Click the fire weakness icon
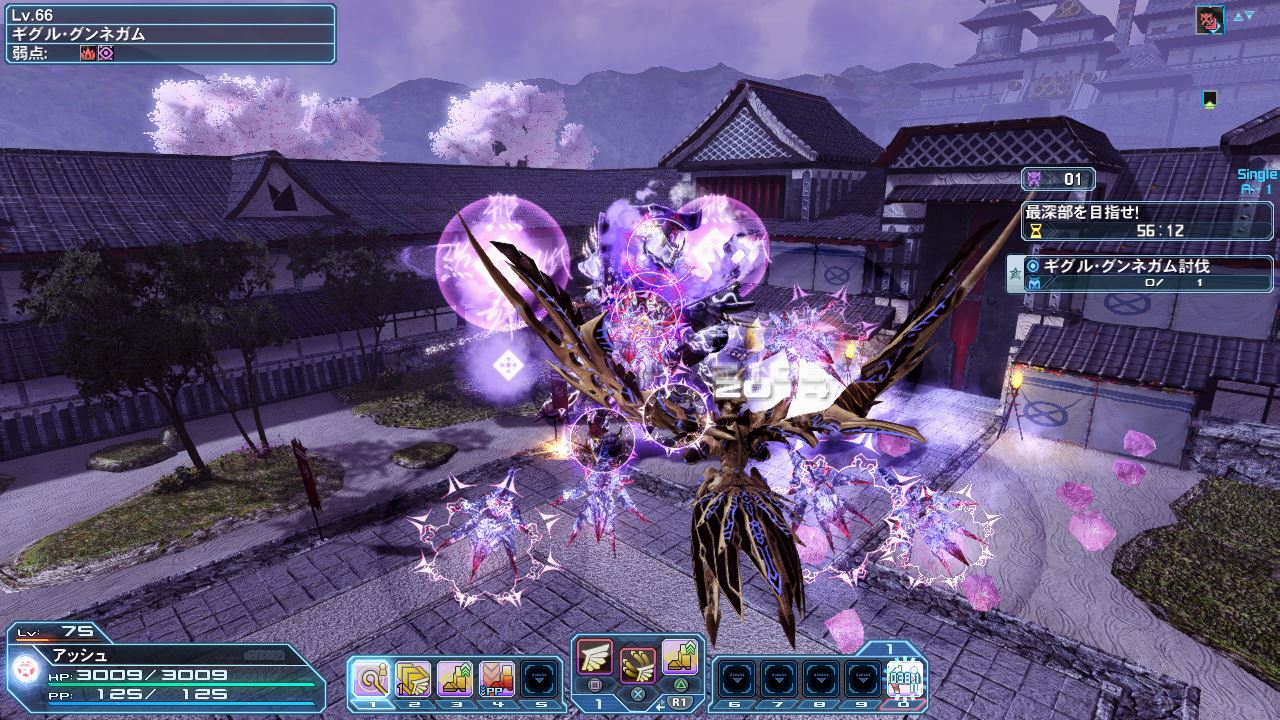1280x720 pixels. pyautogui.click(x=87, y=53)
